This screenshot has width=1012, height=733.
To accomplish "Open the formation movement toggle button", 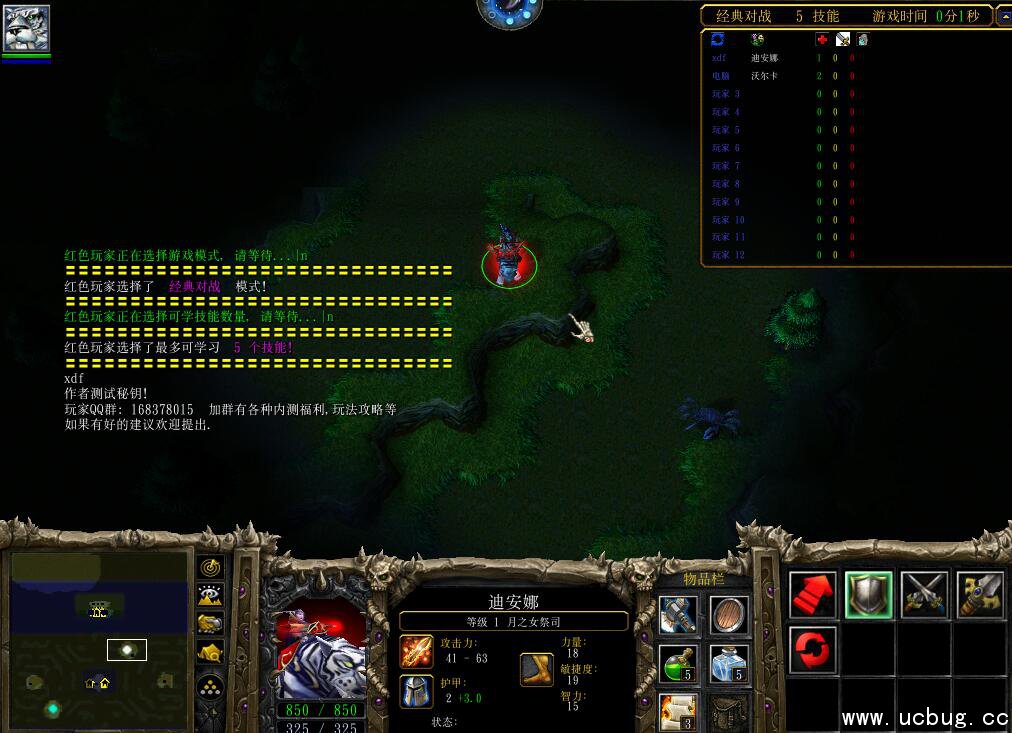I will tap(210, 688).
